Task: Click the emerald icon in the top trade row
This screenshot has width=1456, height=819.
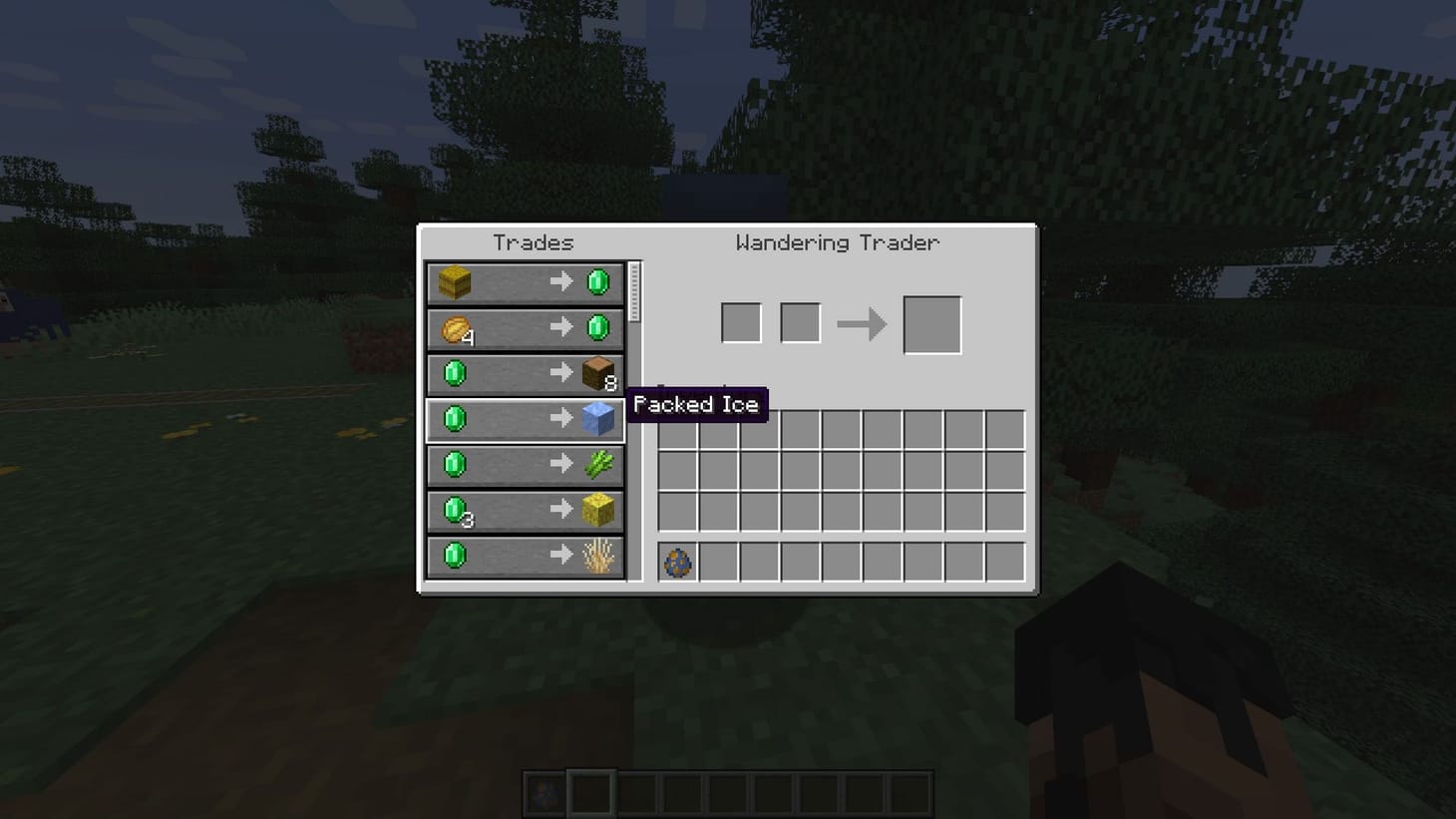Action: point(599,282)
